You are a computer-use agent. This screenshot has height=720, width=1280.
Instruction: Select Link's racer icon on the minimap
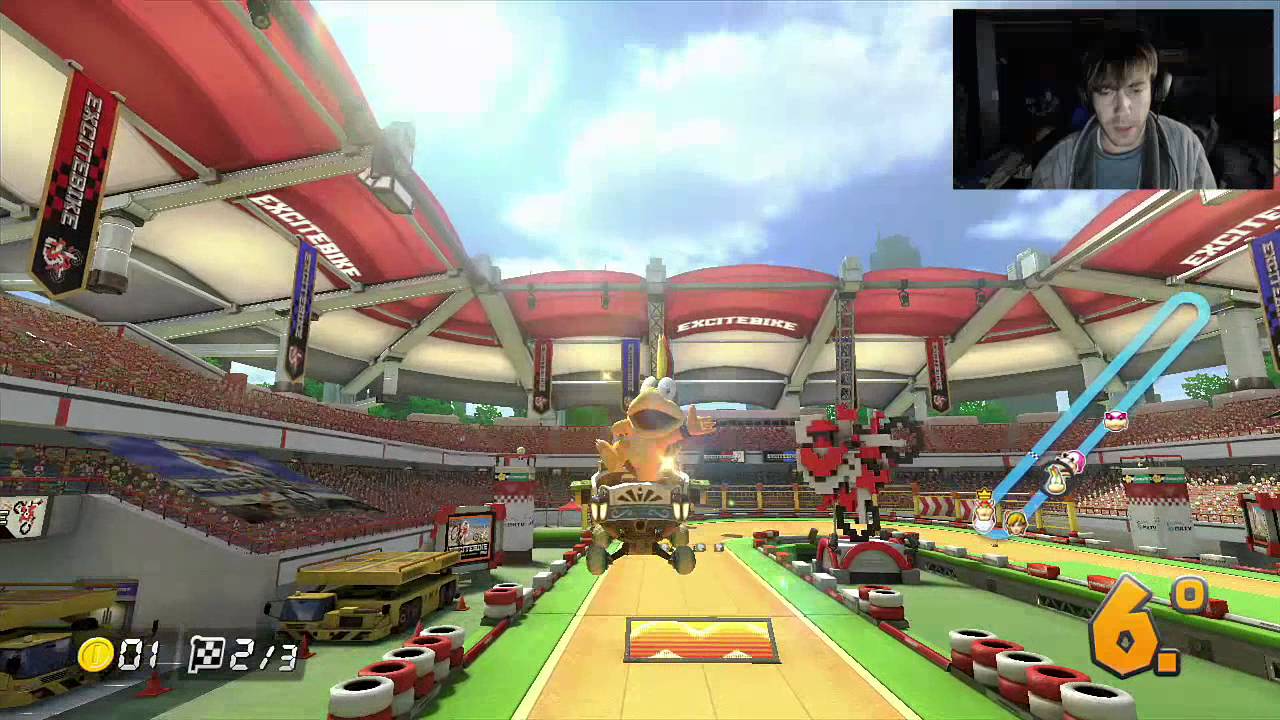point(1015,522)
